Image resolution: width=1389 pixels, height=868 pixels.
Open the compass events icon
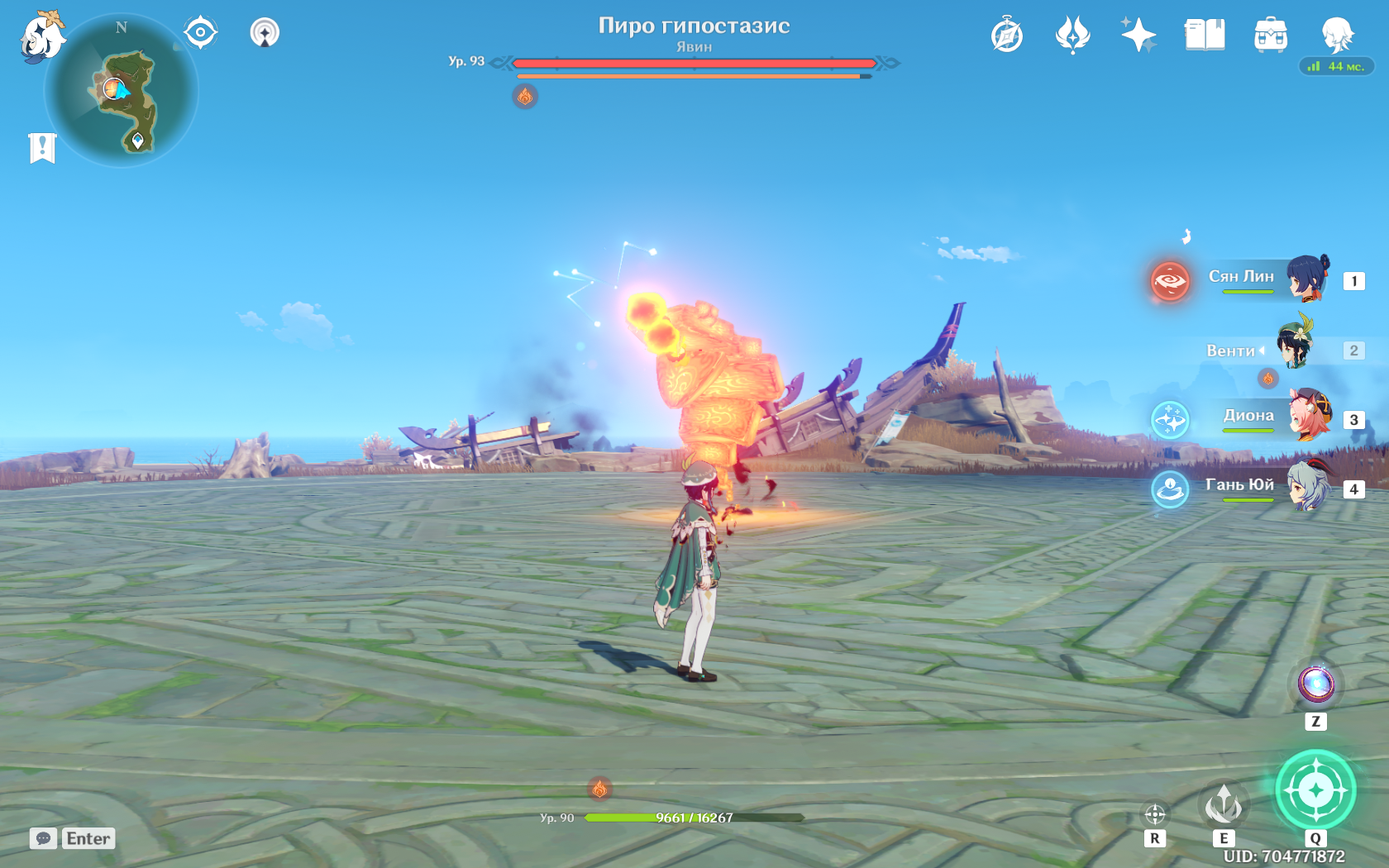click(x=1007, y=36)
